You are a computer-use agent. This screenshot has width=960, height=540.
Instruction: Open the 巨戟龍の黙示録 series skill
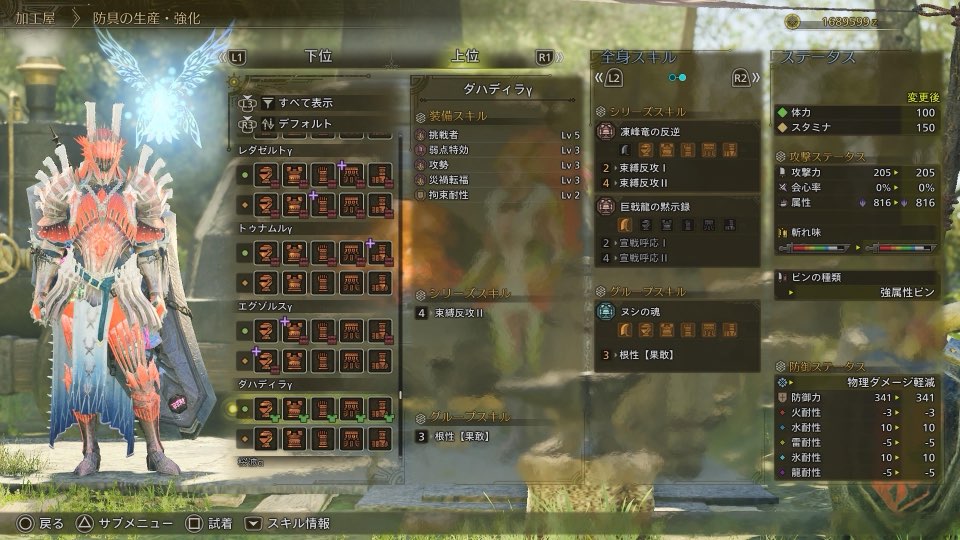[677, 207]
